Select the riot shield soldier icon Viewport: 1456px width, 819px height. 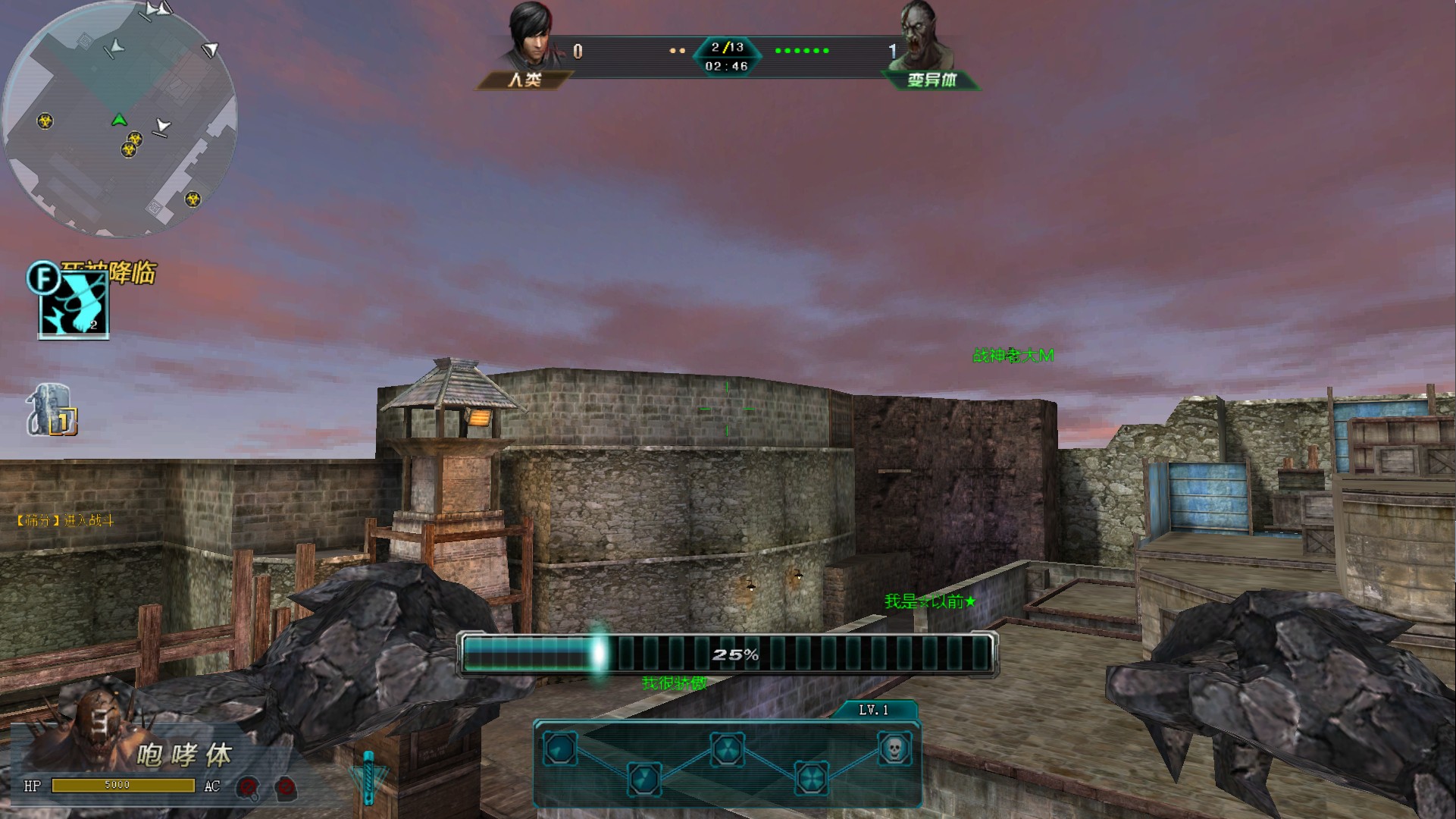[51, 410]
